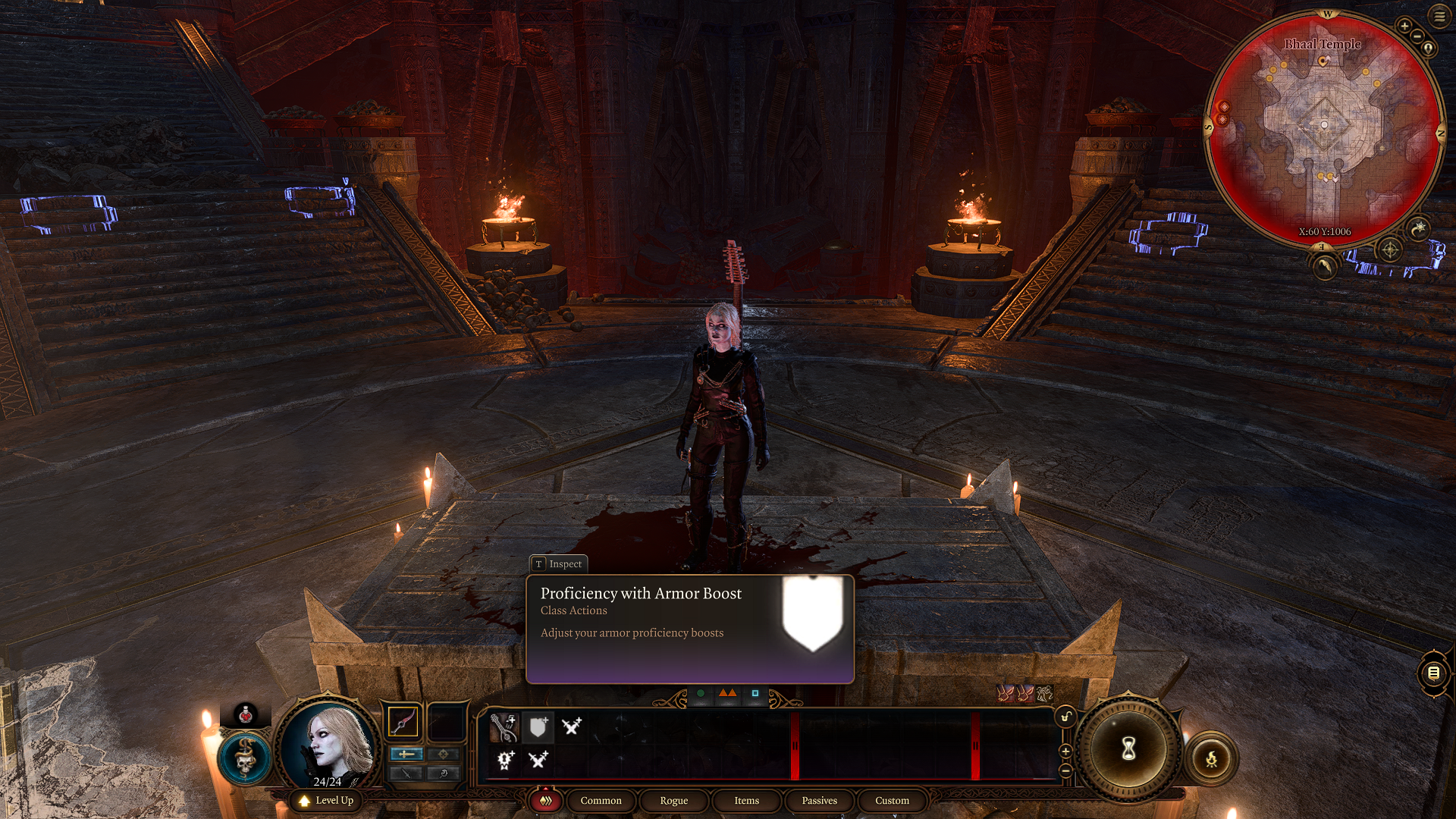Toggle the hotbar lock icon
1456x819 pixels.
1065,717
